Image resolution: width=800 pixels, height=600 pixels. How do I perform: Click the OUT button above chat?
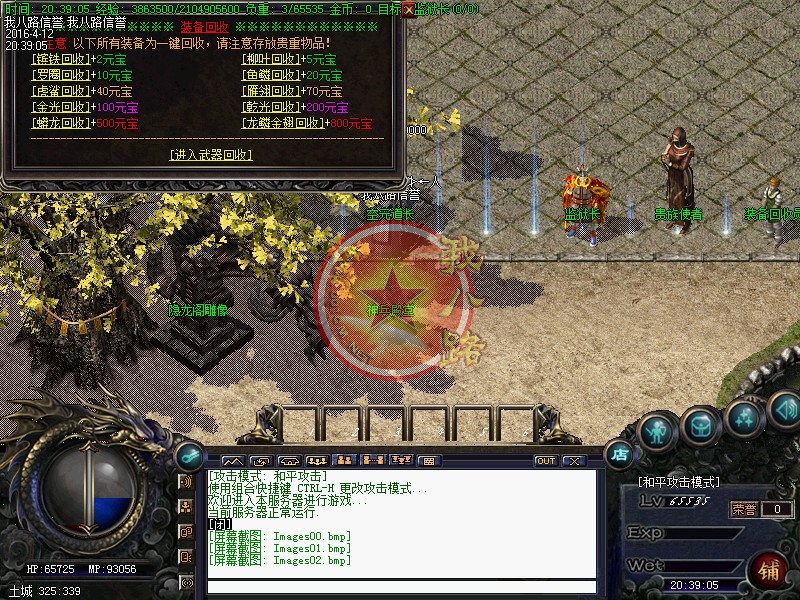click(545, 461)
